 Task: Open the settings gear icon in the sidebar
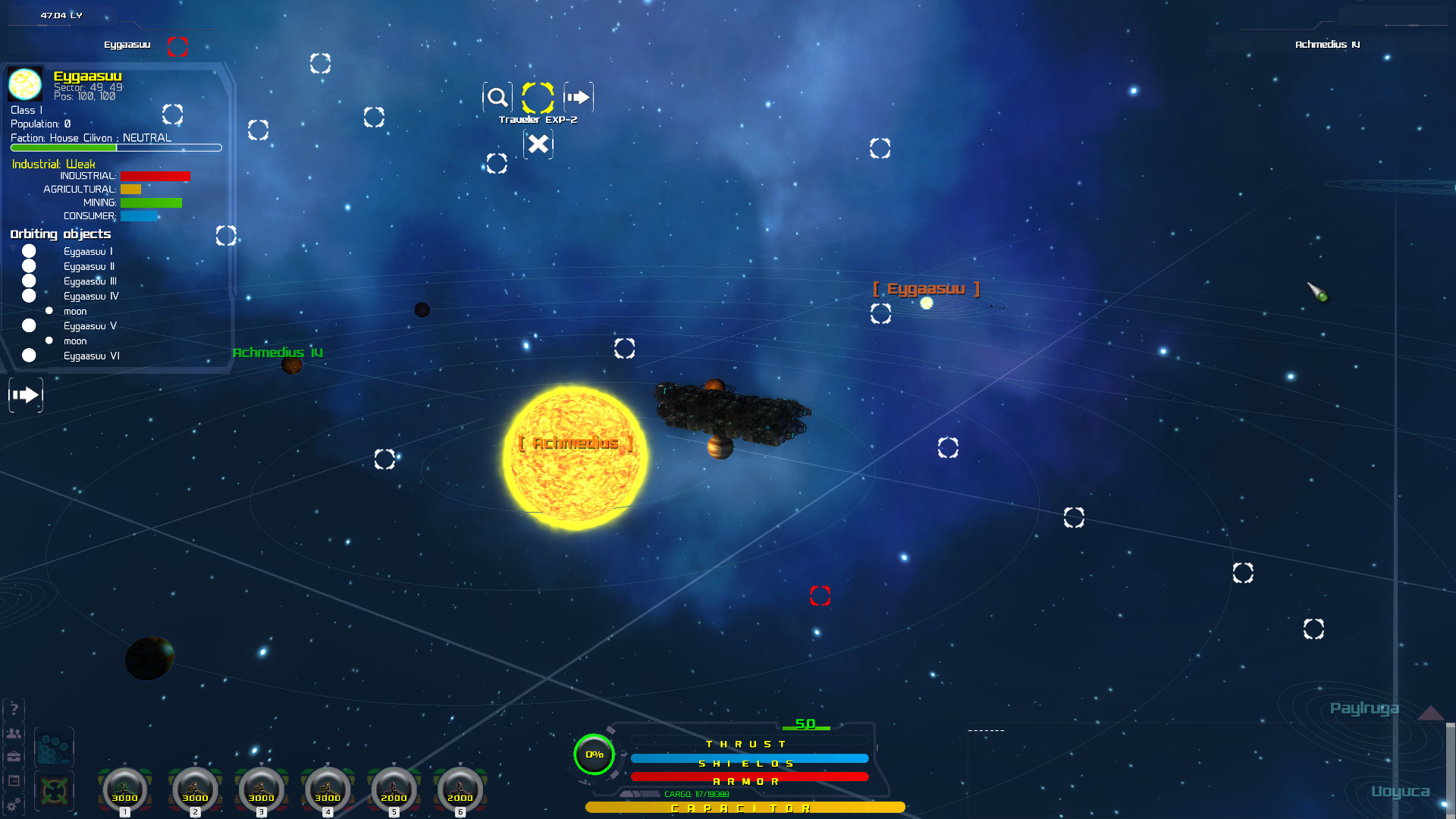click(x=14, y=803)
